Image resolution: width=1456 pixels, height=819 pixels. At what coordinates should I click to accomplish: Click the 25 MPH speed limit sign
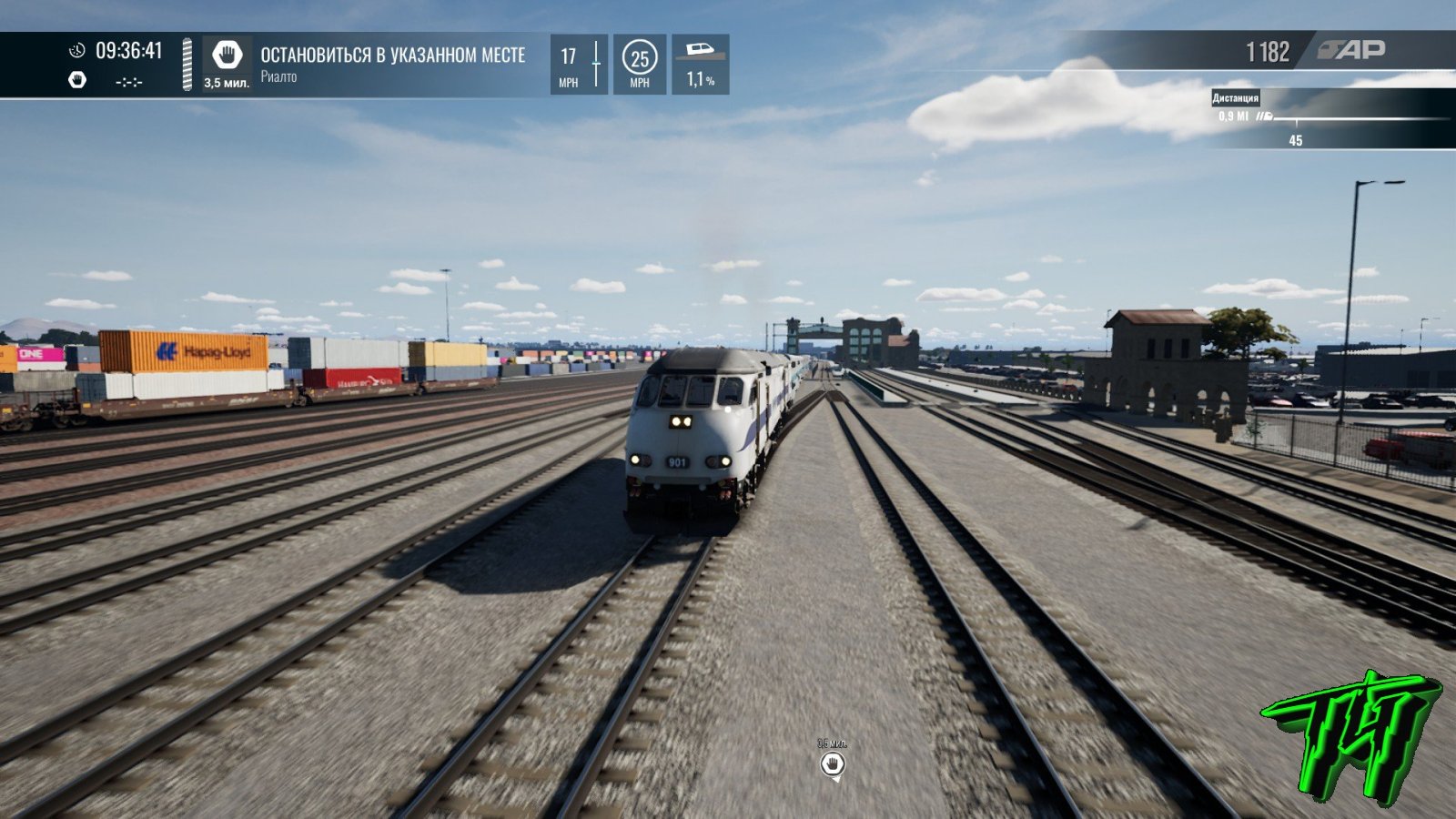(640, 59)
